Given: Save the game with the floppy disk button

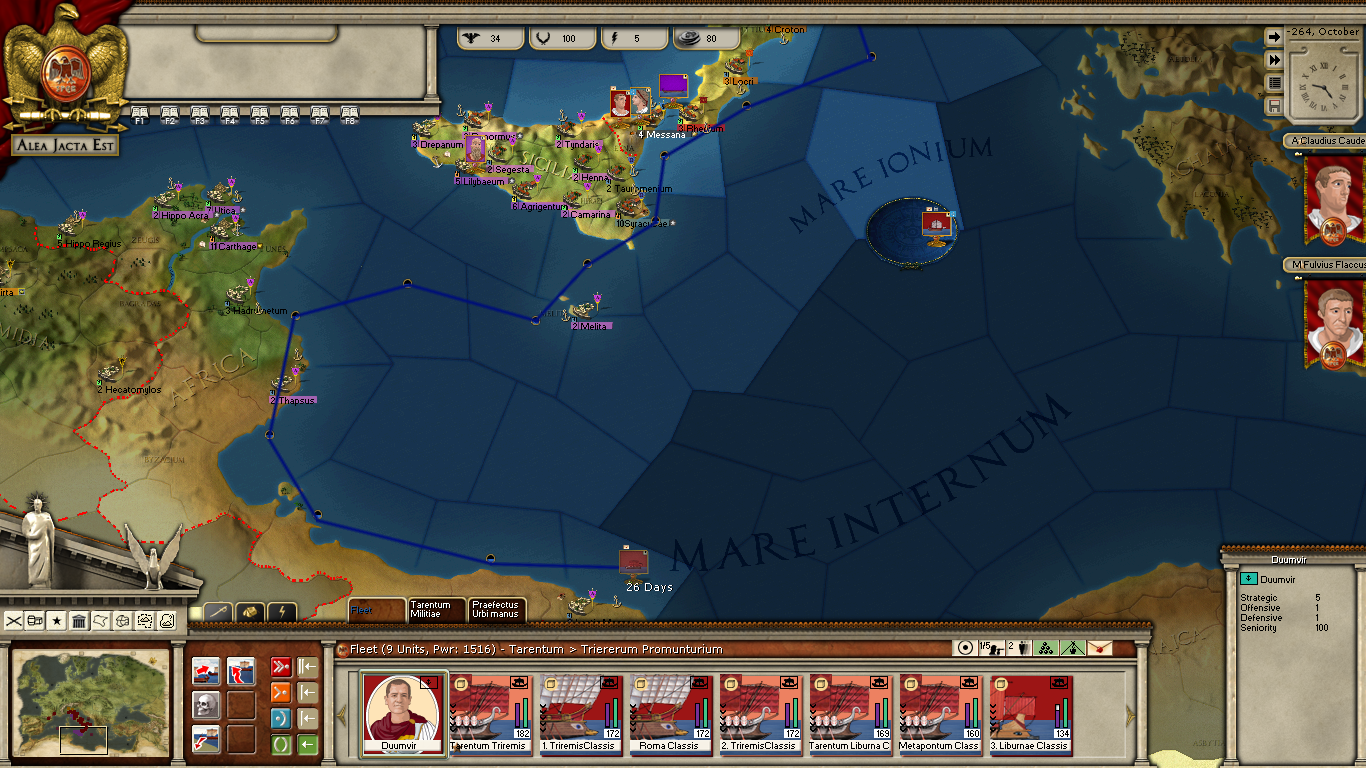Looking at the screenshot, I should point(1274,106).
